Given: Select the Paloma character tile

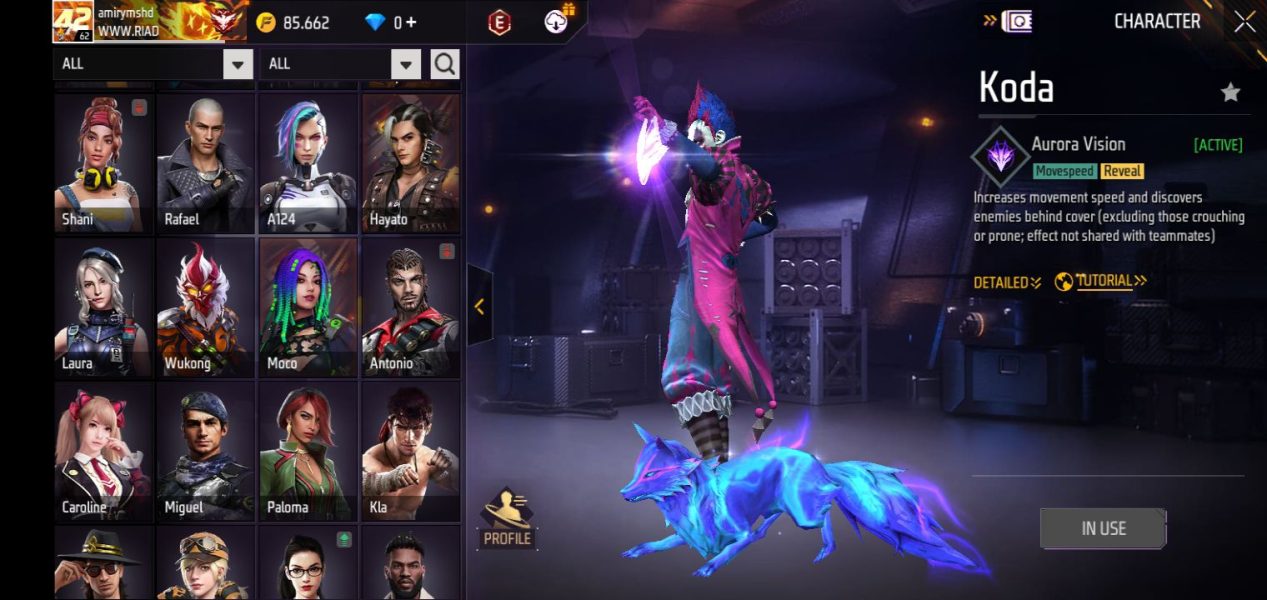Looking at the screenshot, I should click(x=308, y=451).
